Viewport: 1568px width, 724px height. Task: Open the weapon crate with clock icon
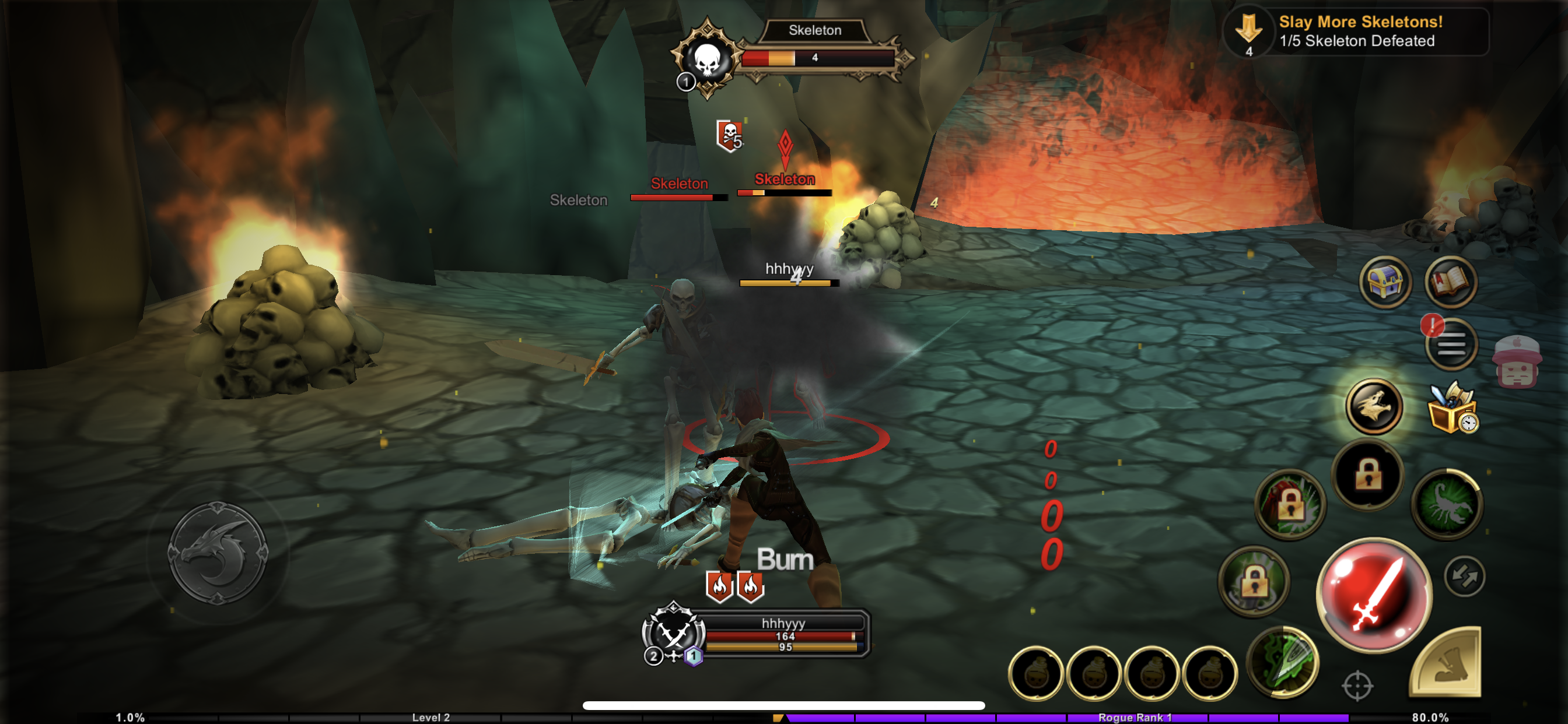point(1452,407)
